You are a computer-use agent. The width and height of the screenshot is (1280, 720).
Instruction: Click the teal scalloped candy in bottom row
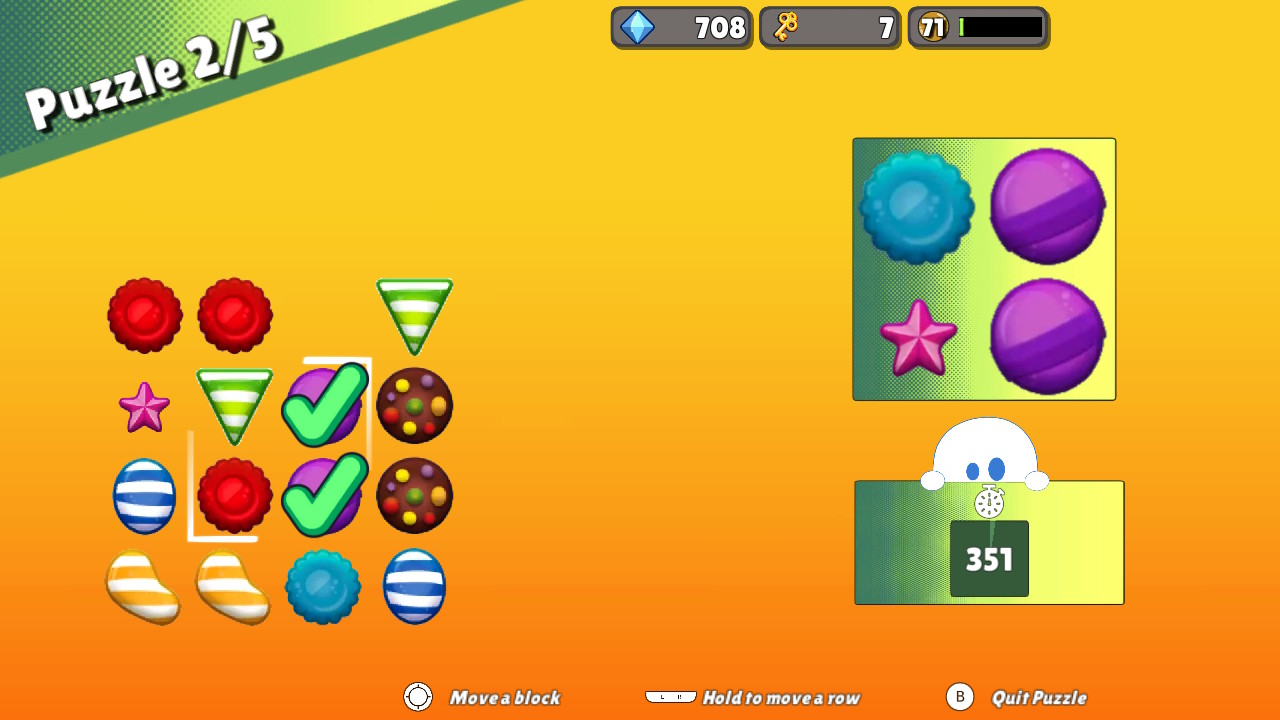click(324, 588)
